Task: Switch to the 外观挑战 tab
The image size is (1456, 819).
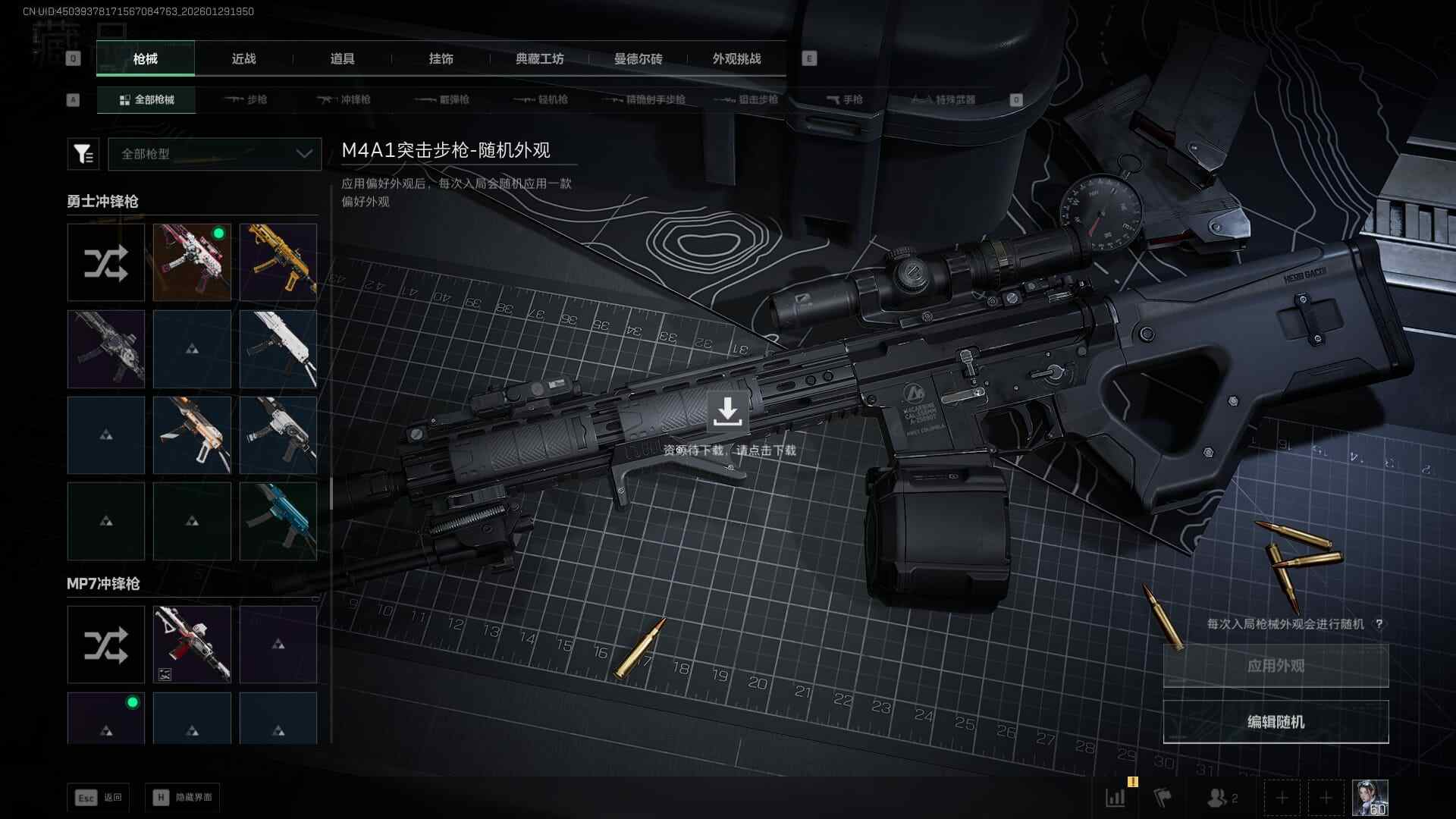Action: [736, 58]
